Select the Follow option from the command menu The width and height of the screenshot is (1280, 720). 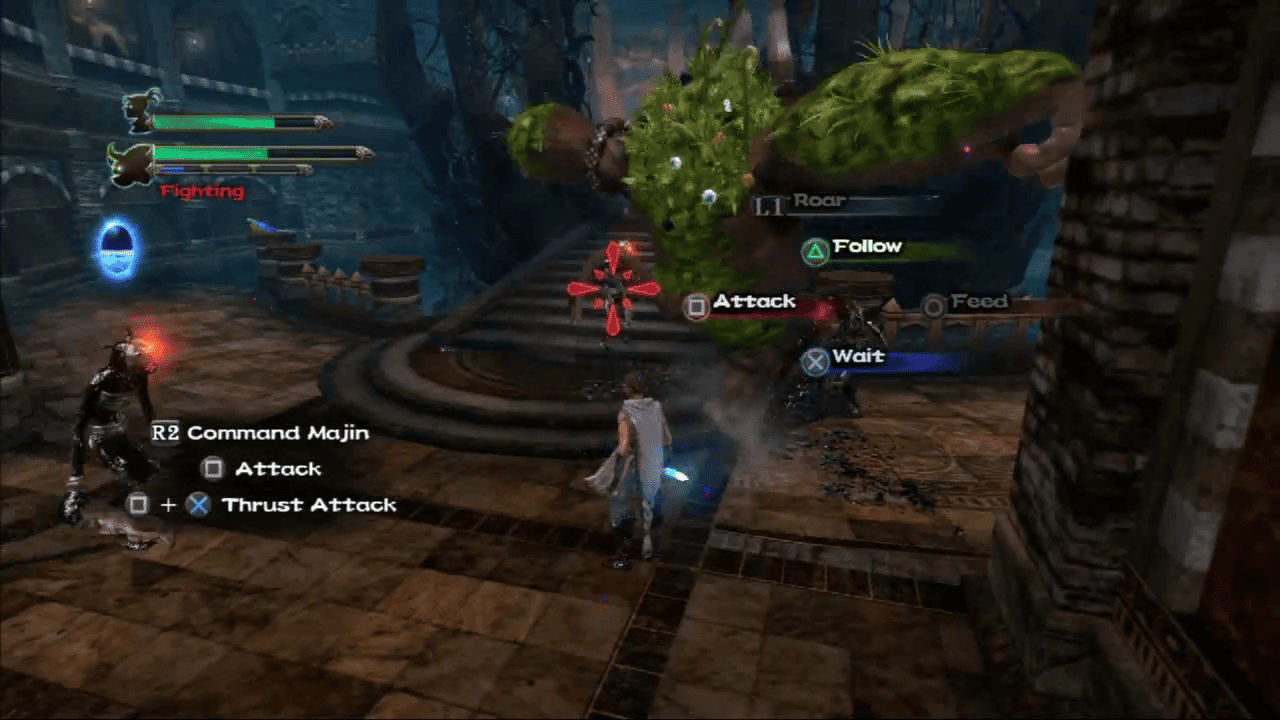tap(866, 246)
